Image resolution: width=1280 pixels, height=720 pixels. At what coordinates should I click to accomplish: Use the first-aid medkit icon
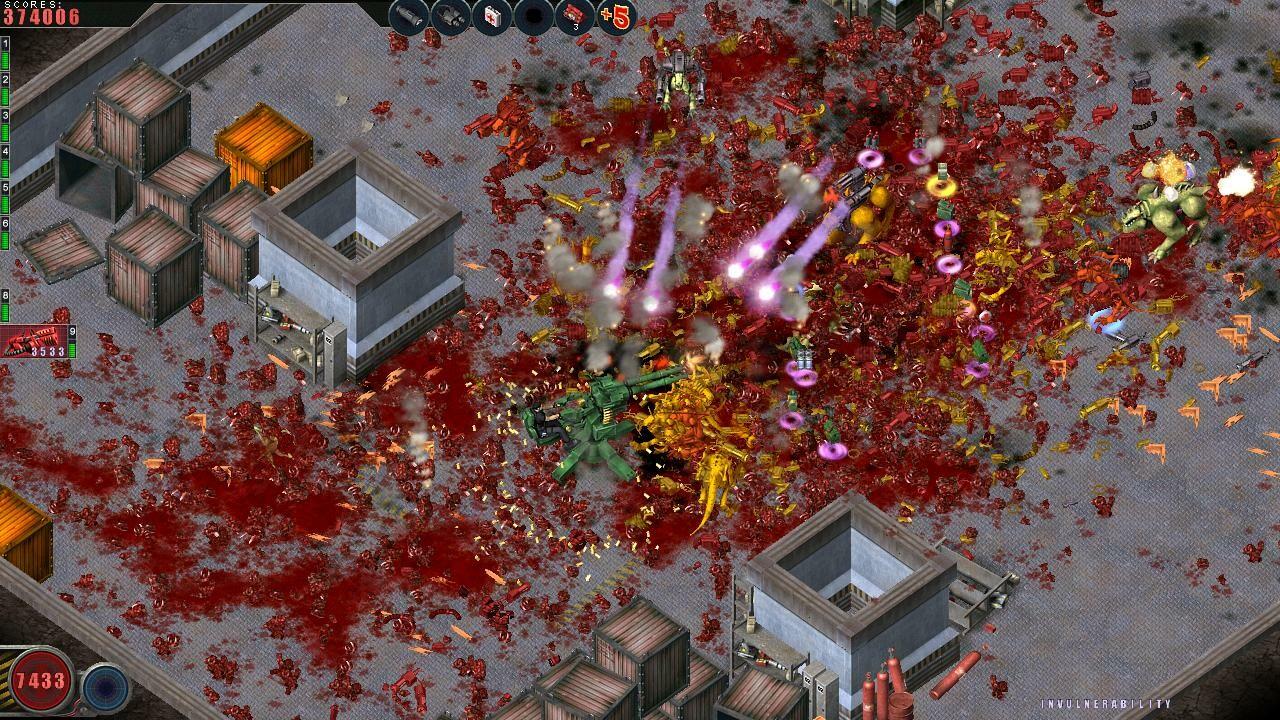(x=491, y=16)
